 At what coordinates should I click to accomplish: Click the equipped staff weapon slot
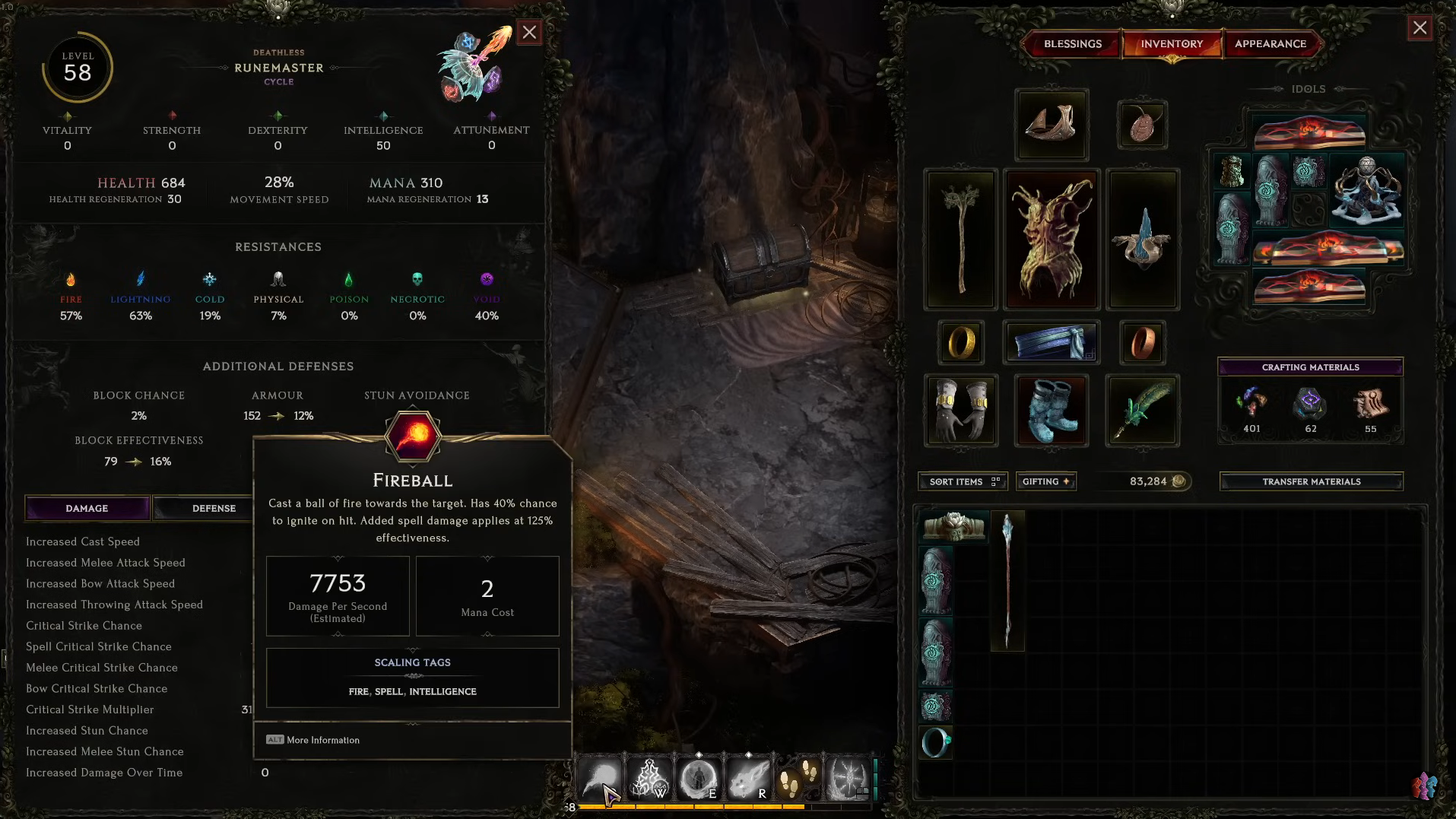tap(960, 240)
